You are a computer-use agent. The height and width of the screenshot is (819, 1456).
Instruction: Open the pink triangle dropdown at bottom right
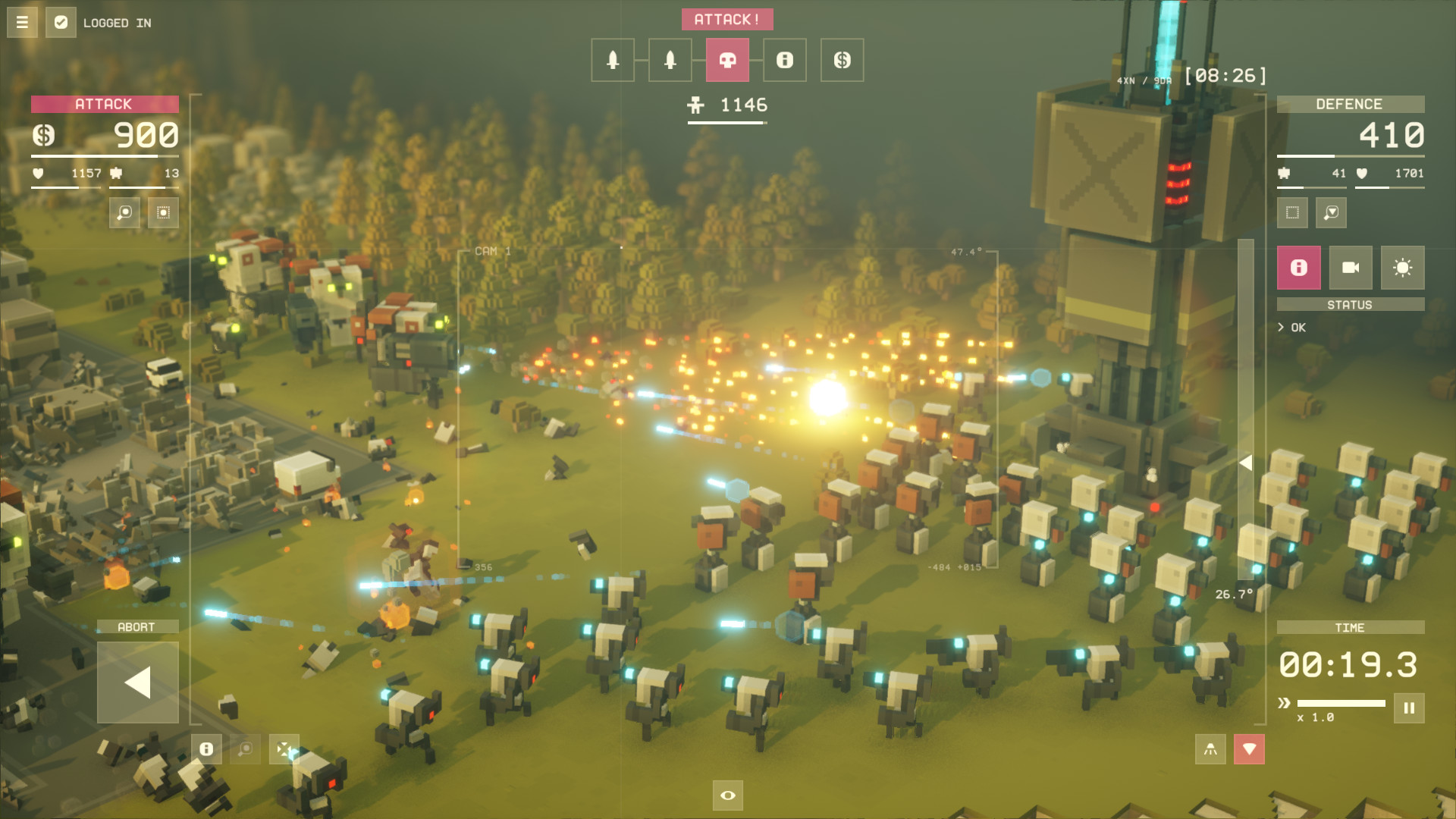tap(1250, 749)
